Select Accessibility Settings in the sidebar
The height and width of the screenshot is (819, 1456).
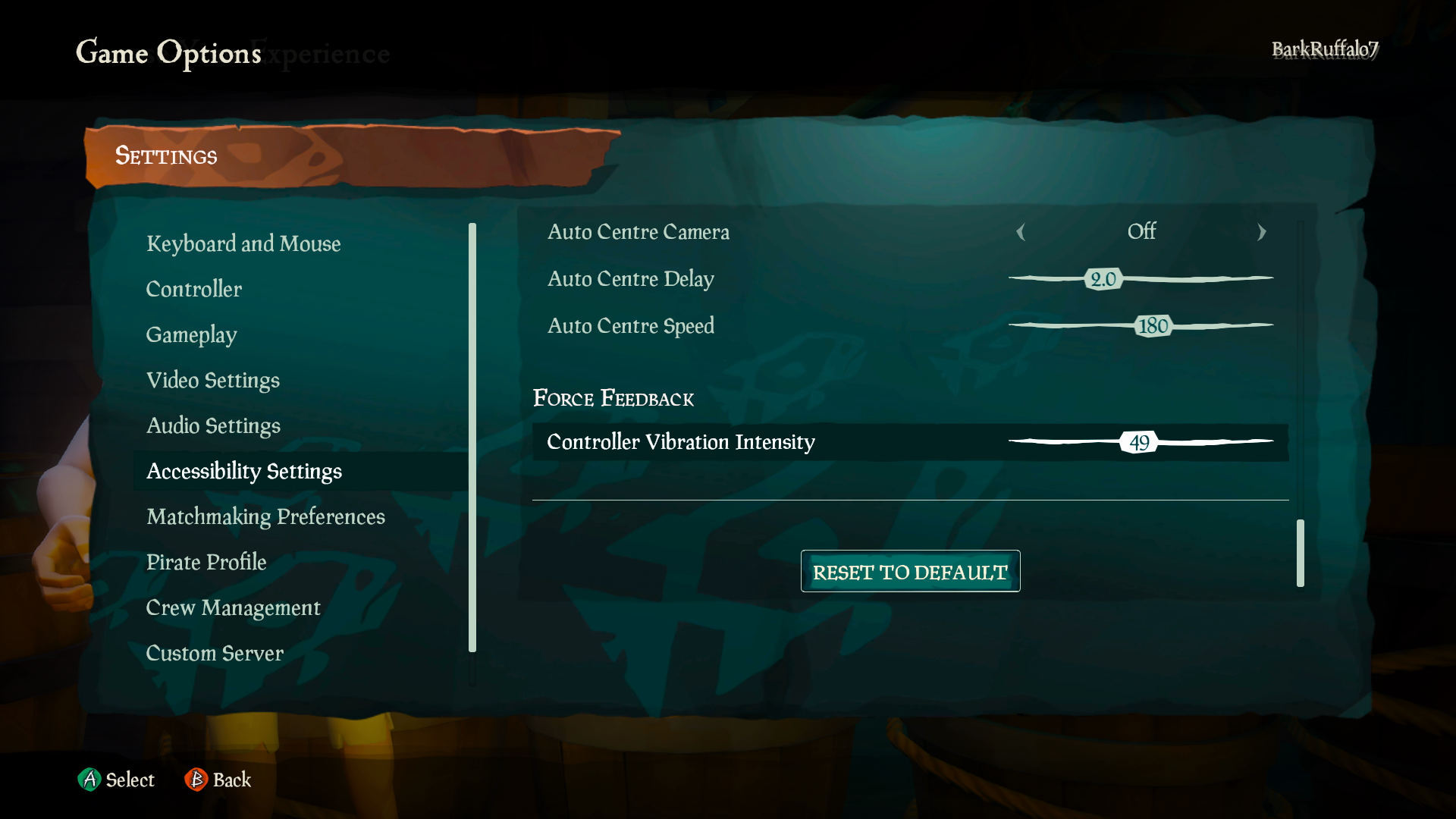pos(244,471)
